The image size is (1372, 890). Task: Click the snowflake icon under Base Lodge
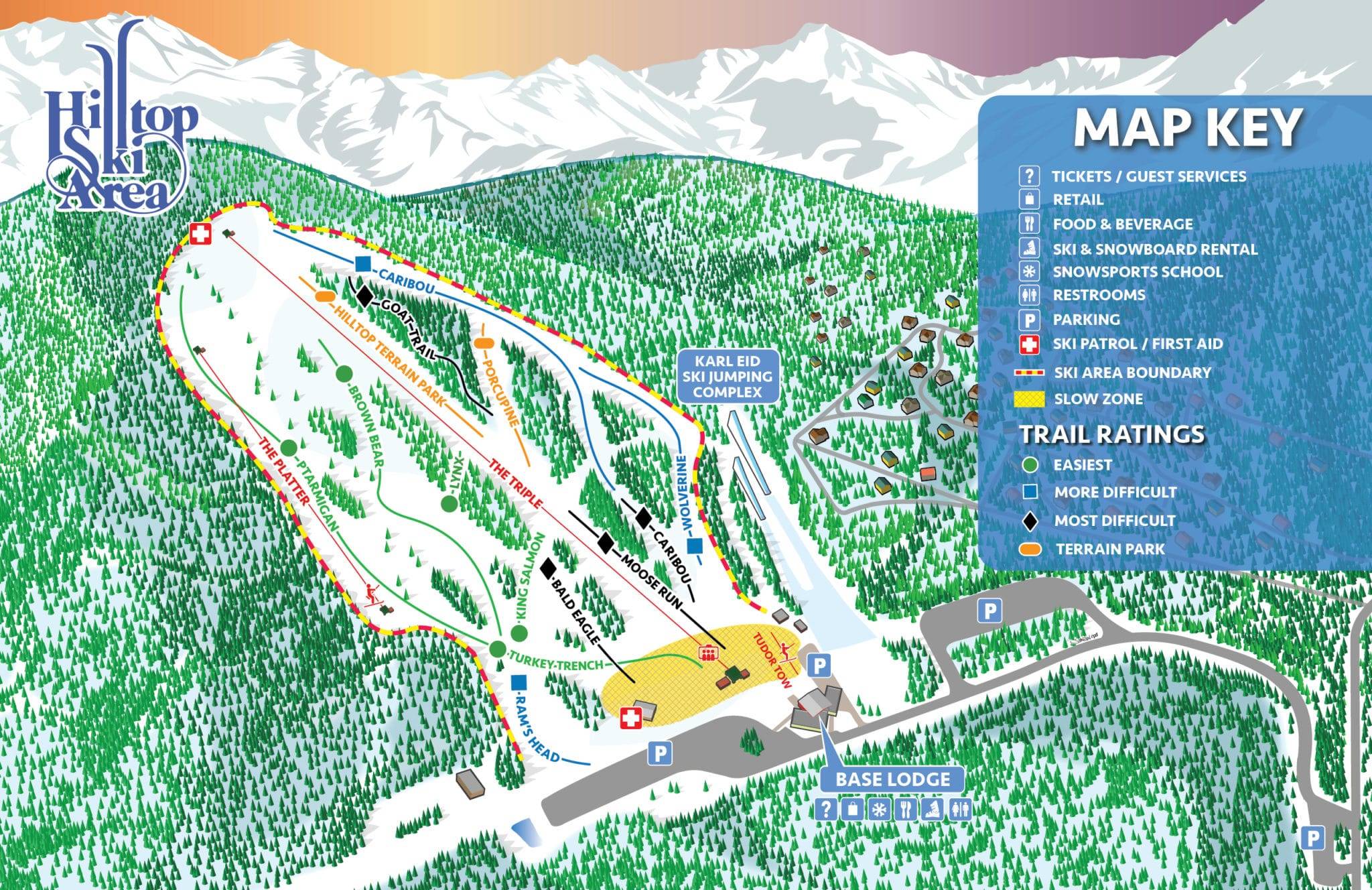[876, 810]
